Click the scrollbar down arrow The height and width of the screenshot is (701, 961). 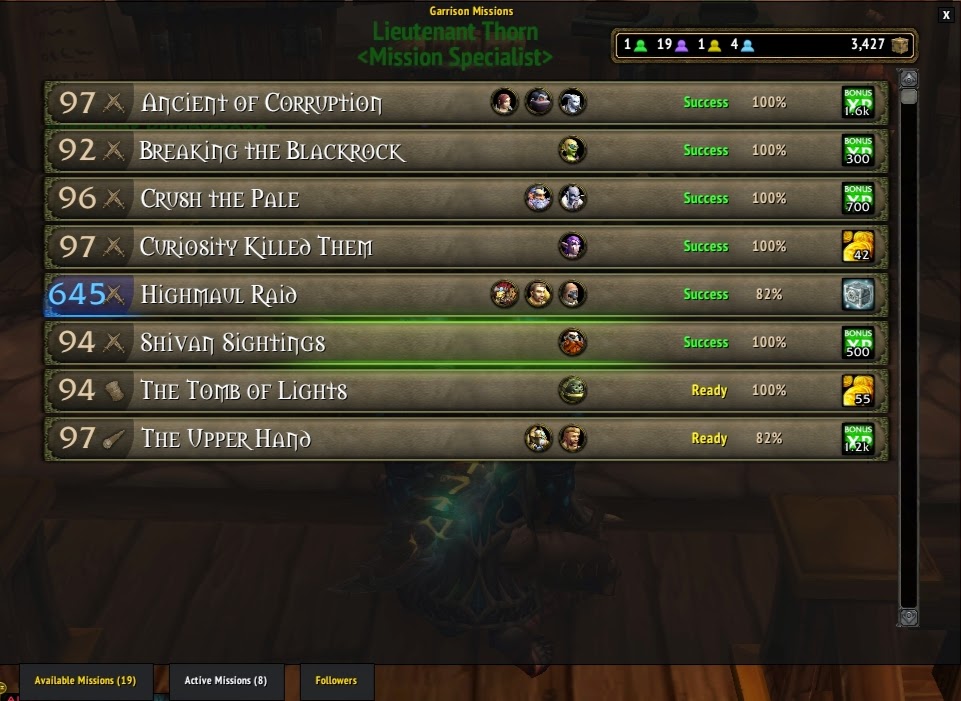coord(908,617)
